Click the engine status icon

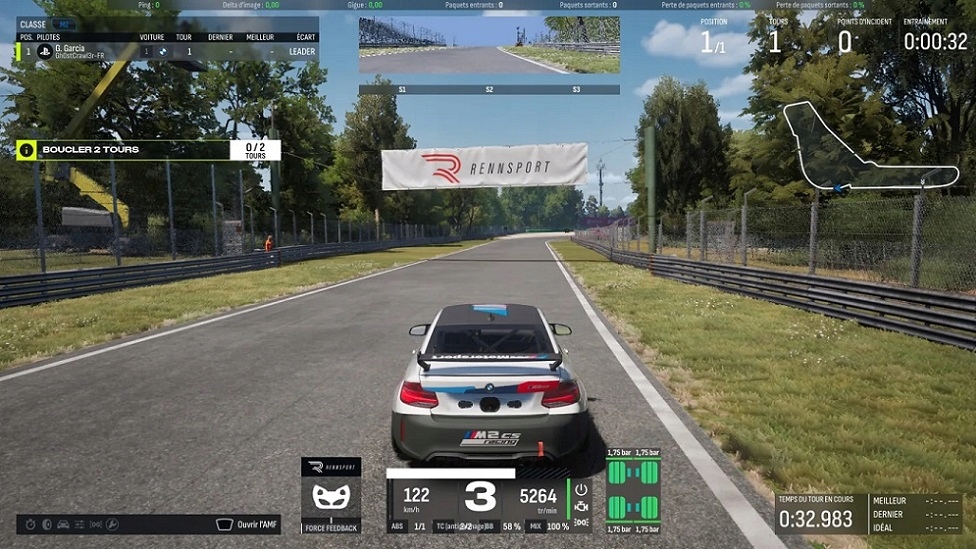[x=581, y=506]
